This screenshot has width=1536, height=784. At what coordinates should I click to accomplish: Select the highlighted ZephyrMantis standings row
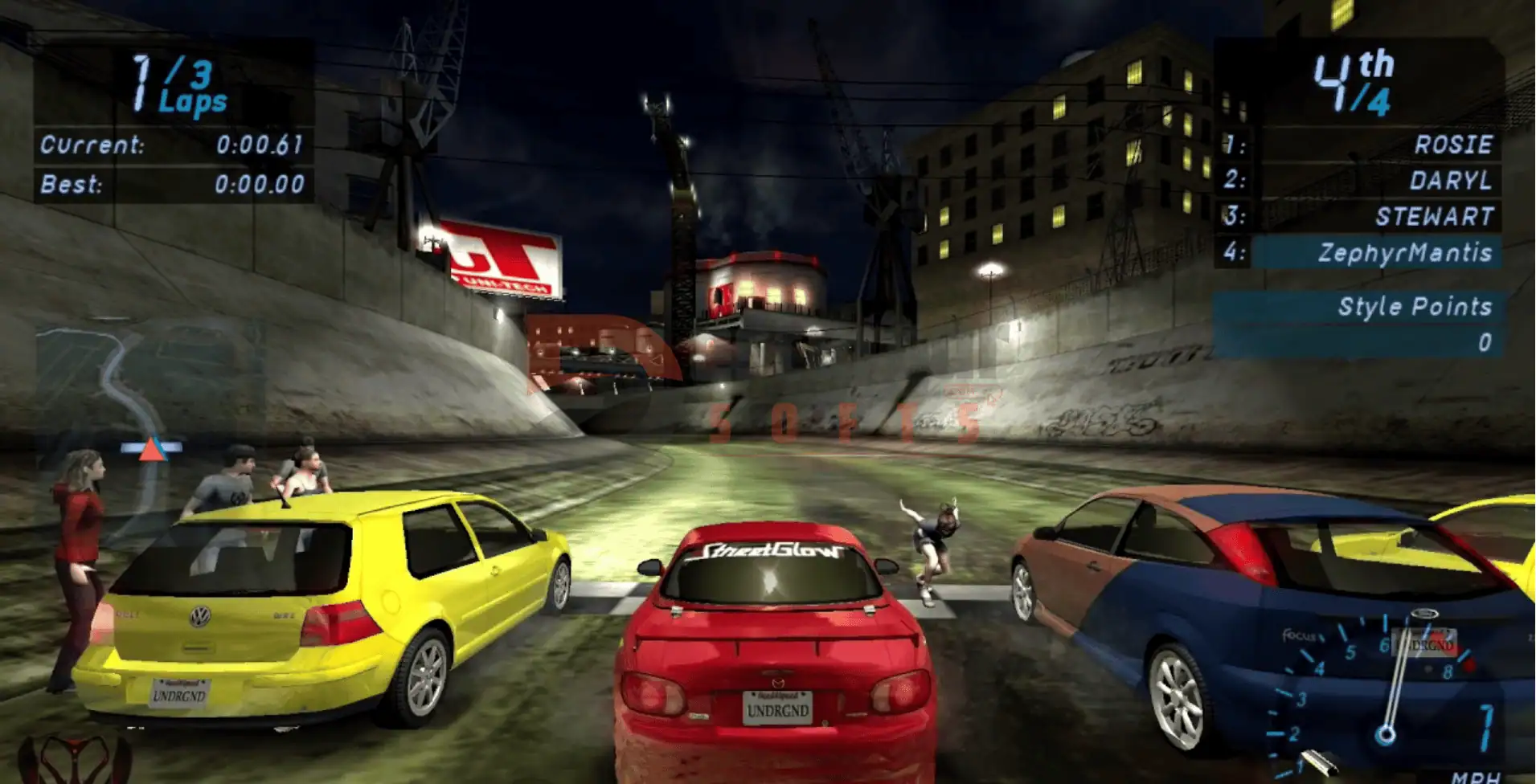[1376, 253]
